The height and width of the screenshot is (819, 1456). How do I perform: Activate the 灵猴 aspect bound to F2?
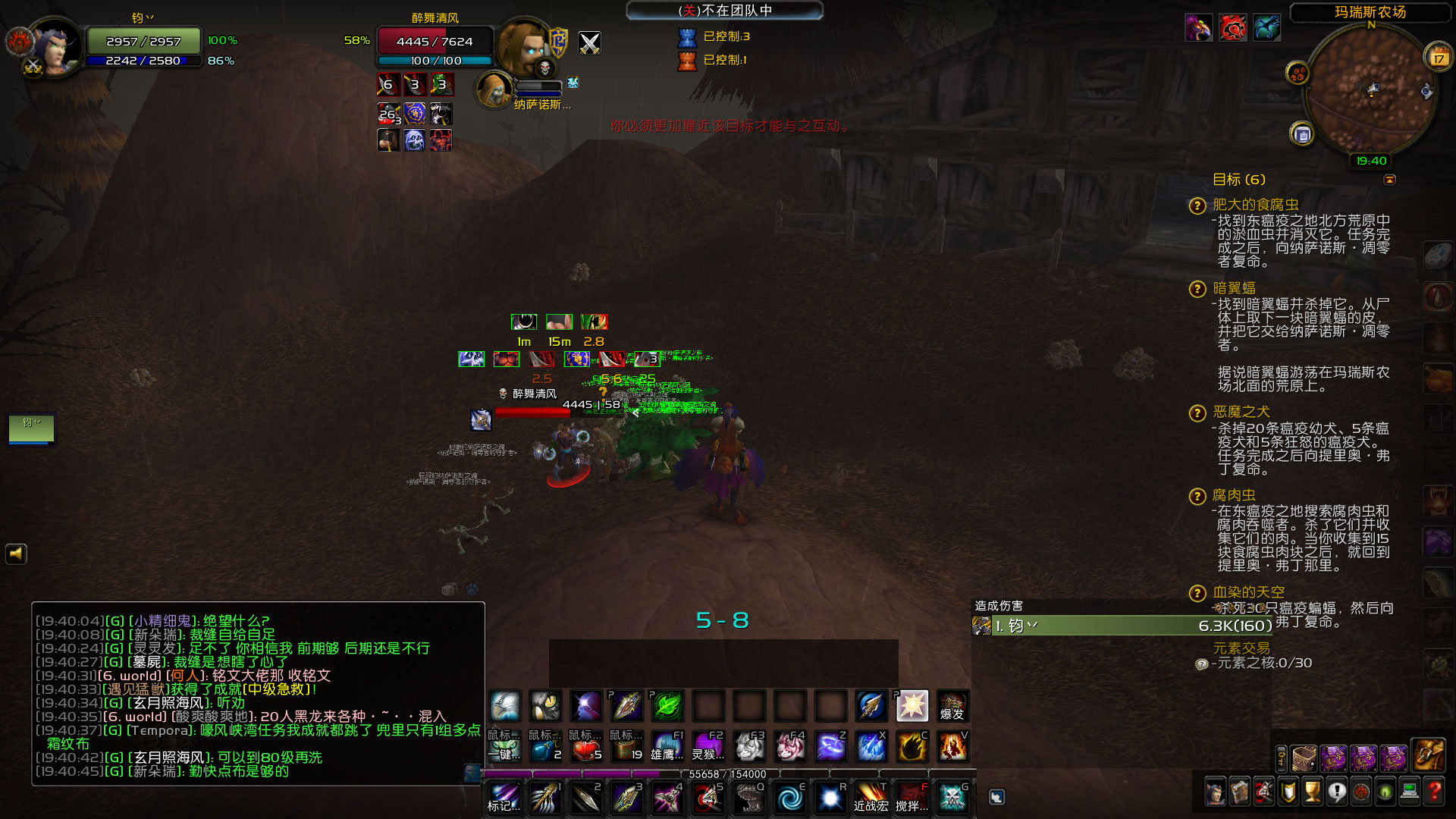tap(708, 745)
